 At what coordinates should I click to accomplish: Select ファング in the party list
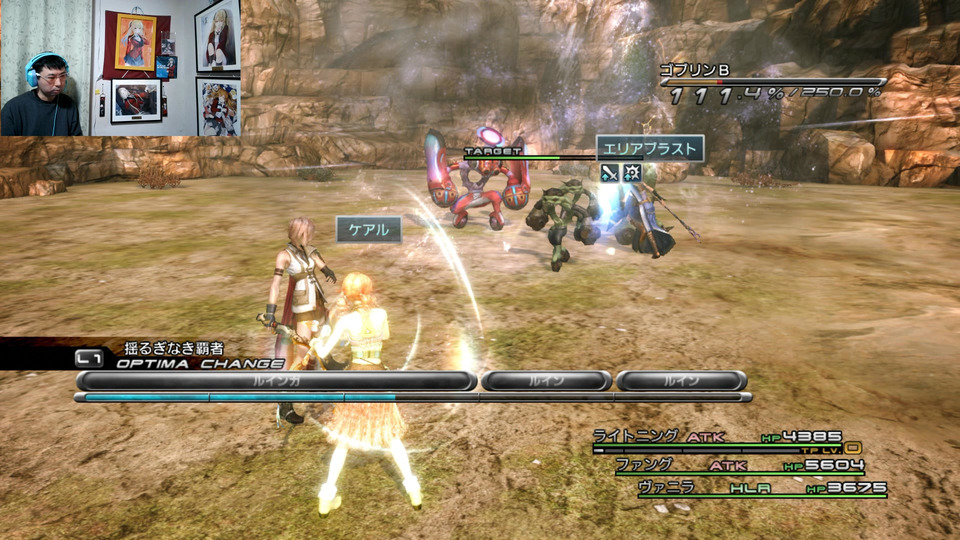coord(644,465)
